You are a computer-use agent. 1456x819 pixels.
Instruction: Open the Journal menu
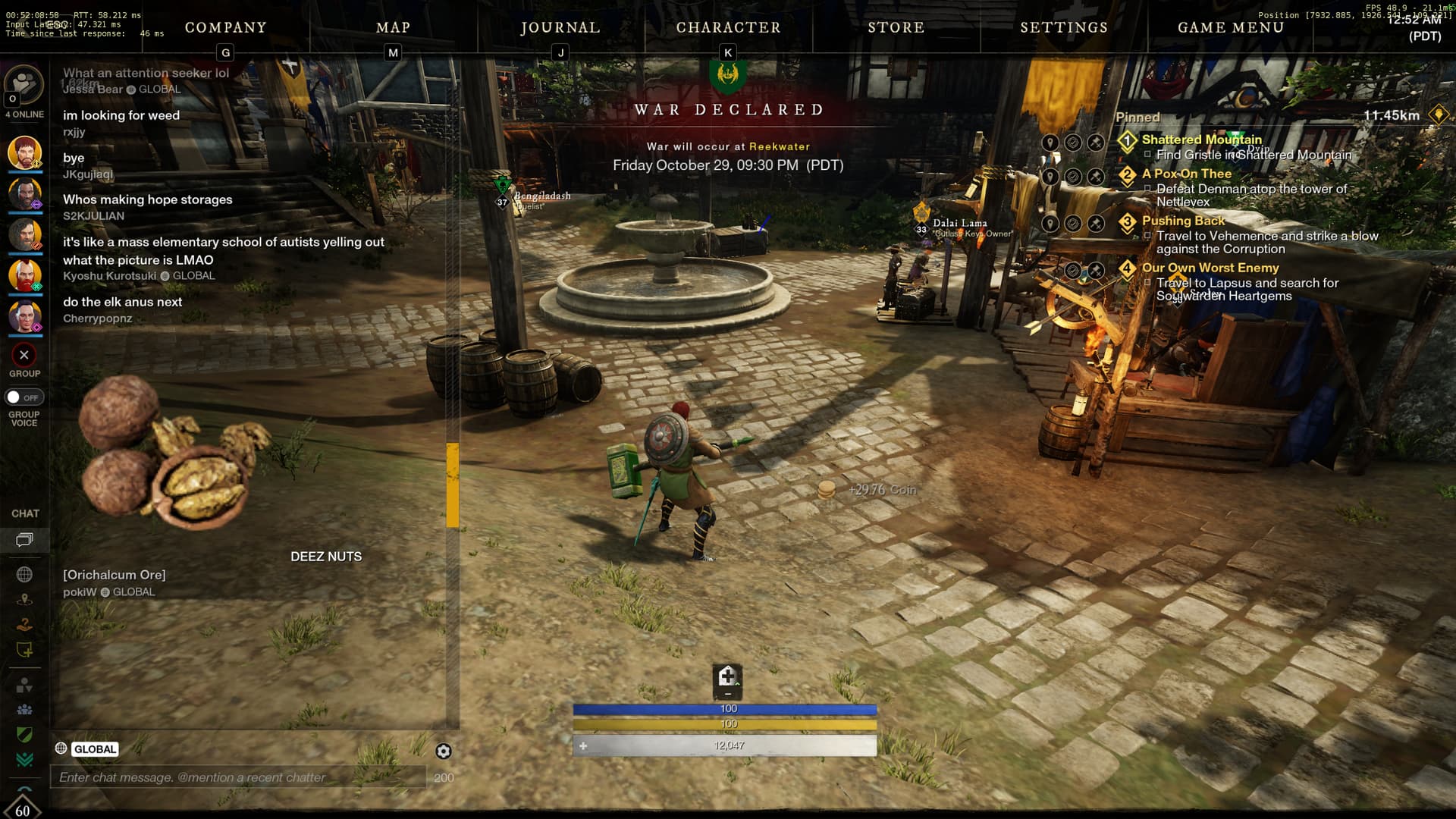tap(560, 27)
